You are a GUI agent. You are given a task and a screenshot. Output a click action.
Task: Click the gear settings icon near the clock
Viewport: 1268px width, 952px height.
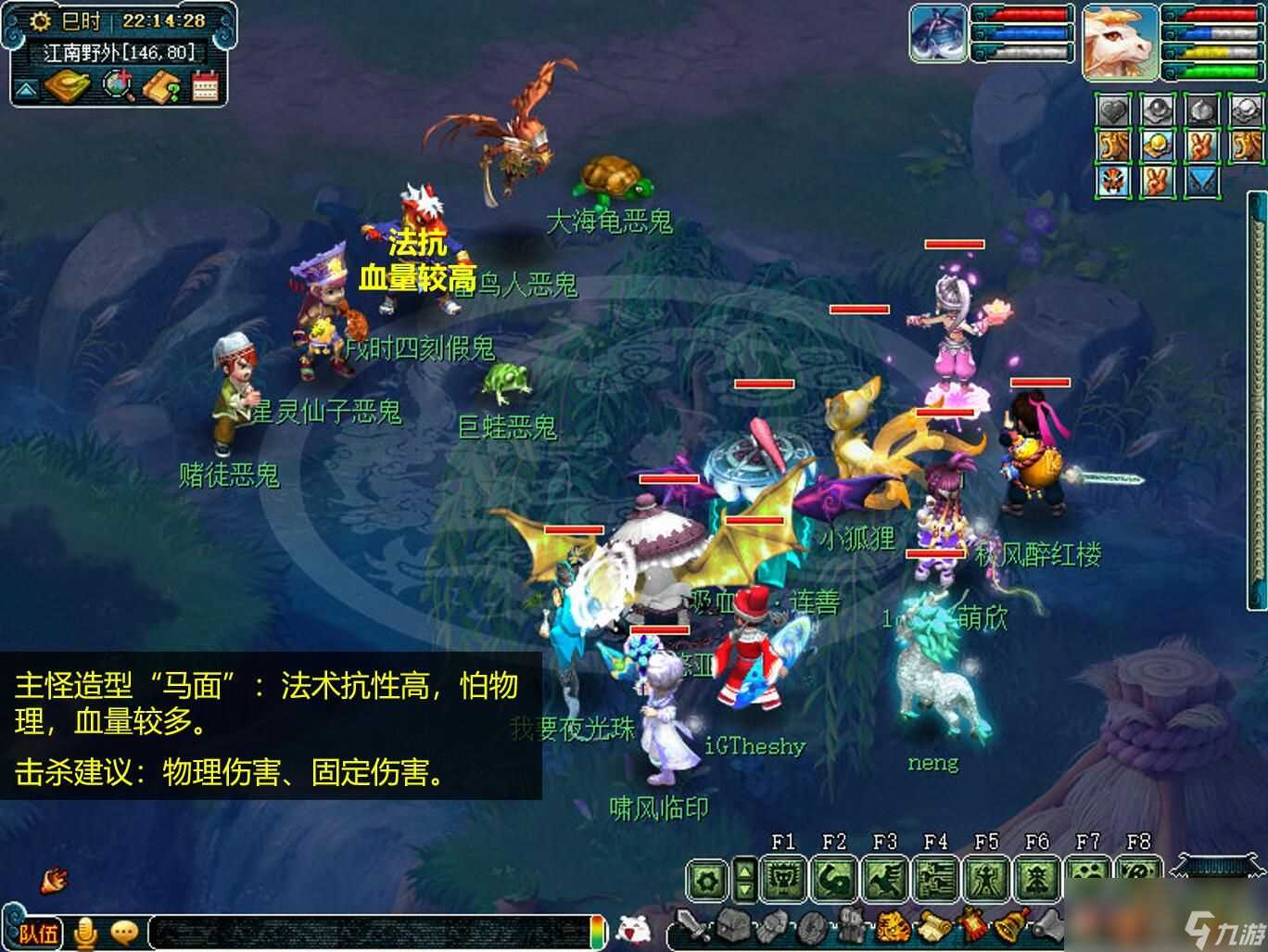[x=40, y=20]
